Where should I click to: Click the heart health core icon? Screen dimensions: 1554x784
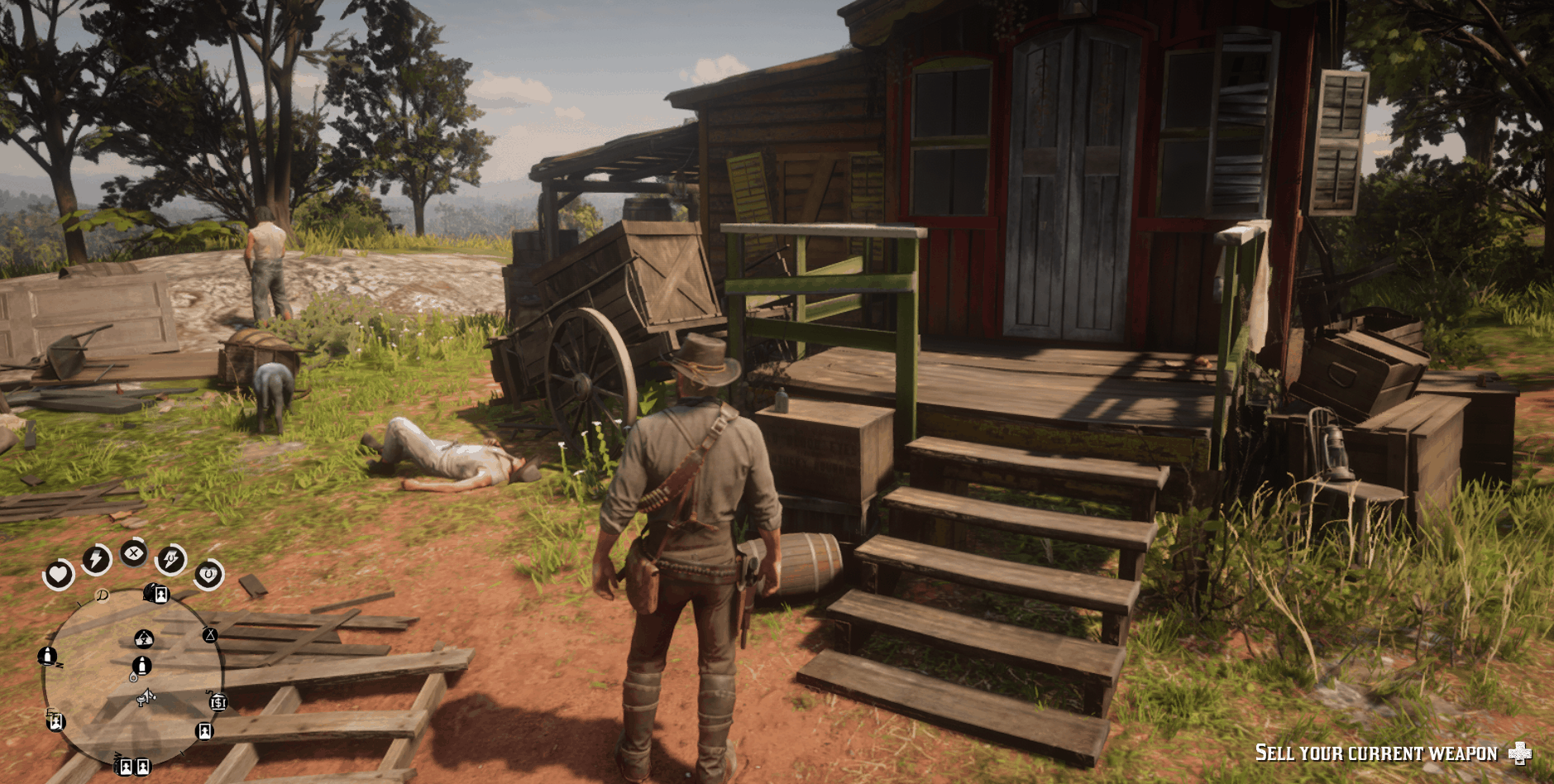click(59, 573)
